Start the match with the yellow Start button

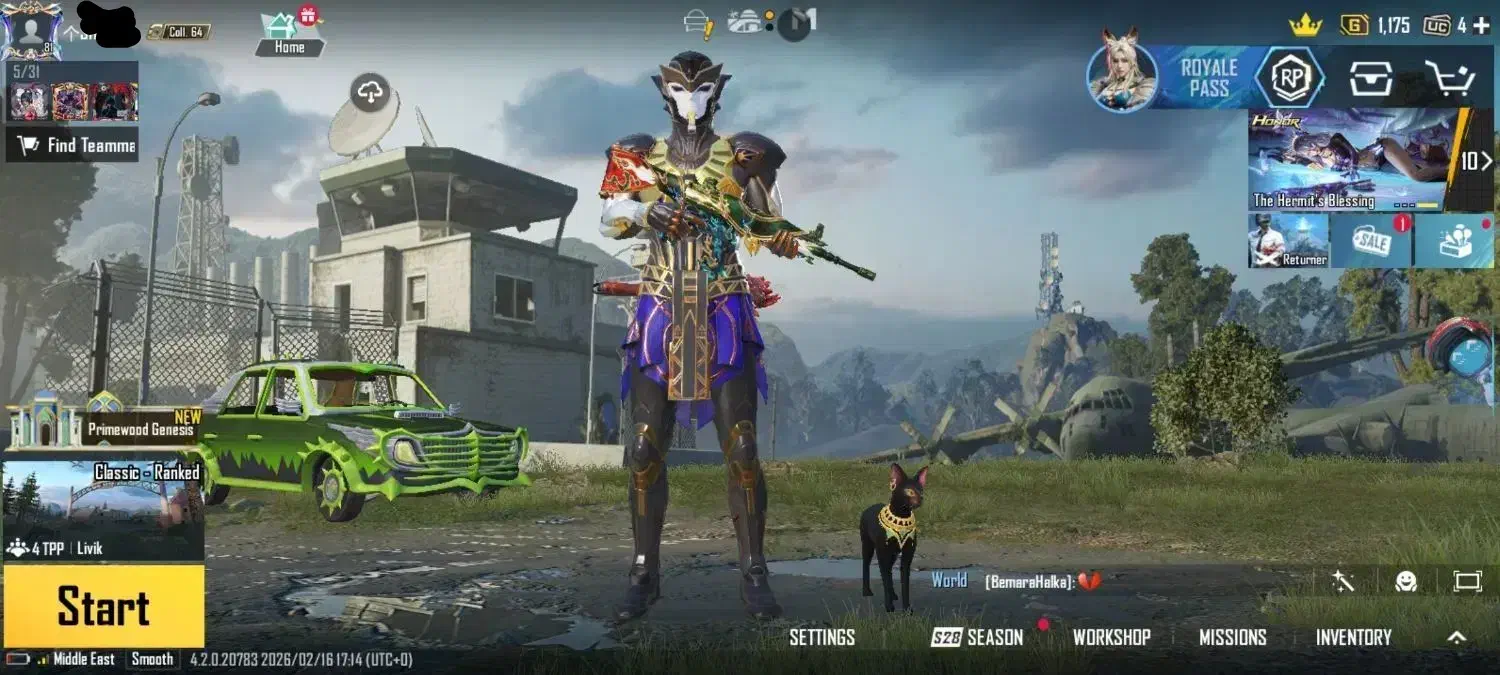pyautogui.click(x=104, y=606)
